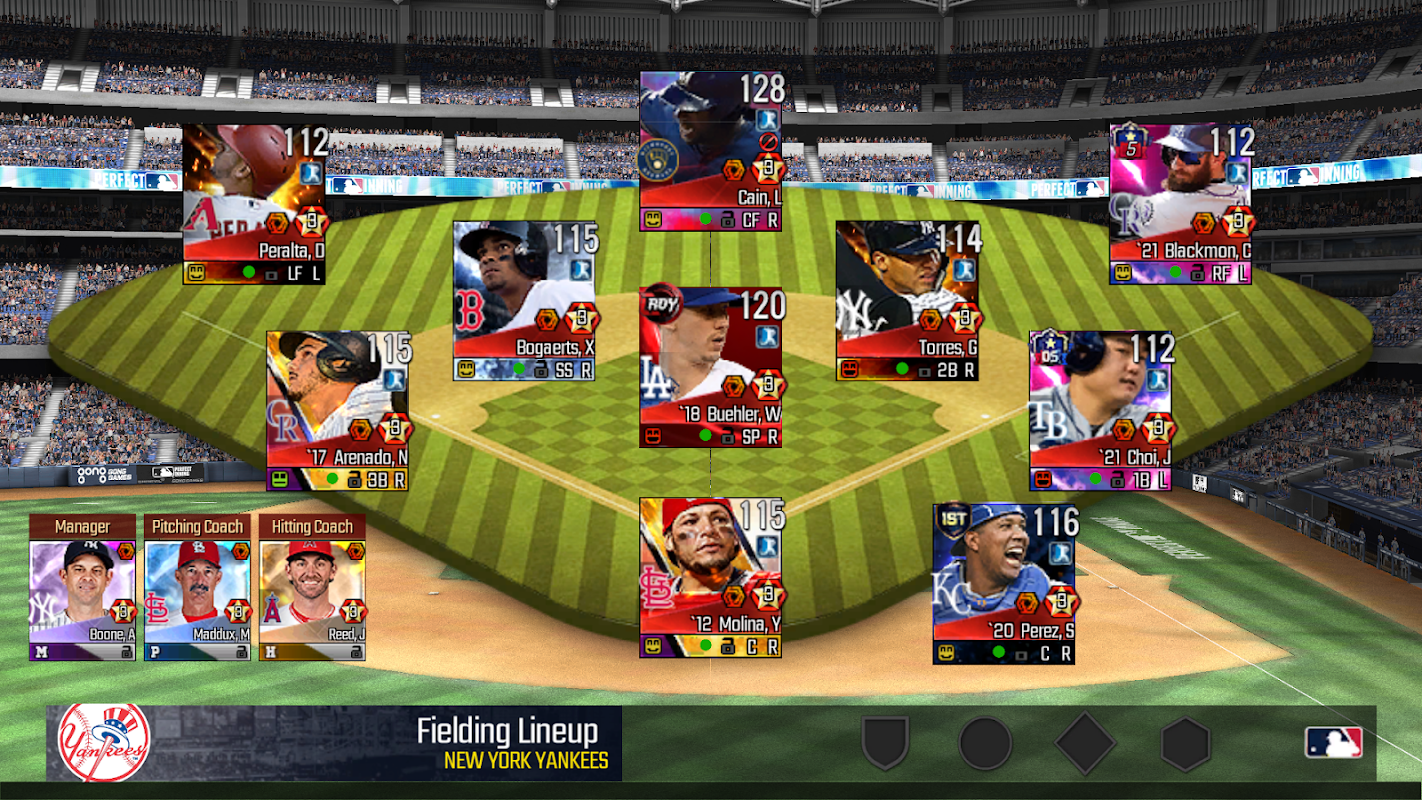The height and width of the screenshot is (800, 1422).
Task: Pick the '20 Perez catcher card
Action: coord(1004,584)
